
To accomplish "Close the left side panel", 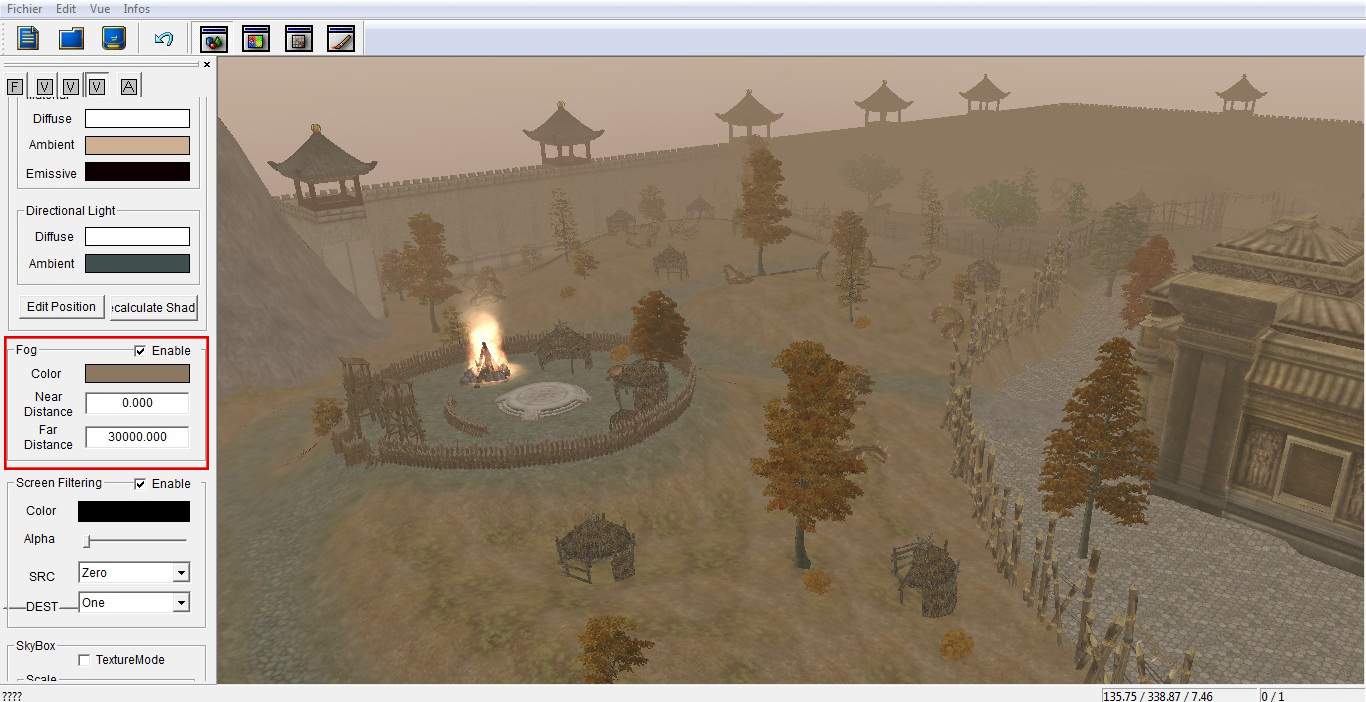I will tap(207, 65).
